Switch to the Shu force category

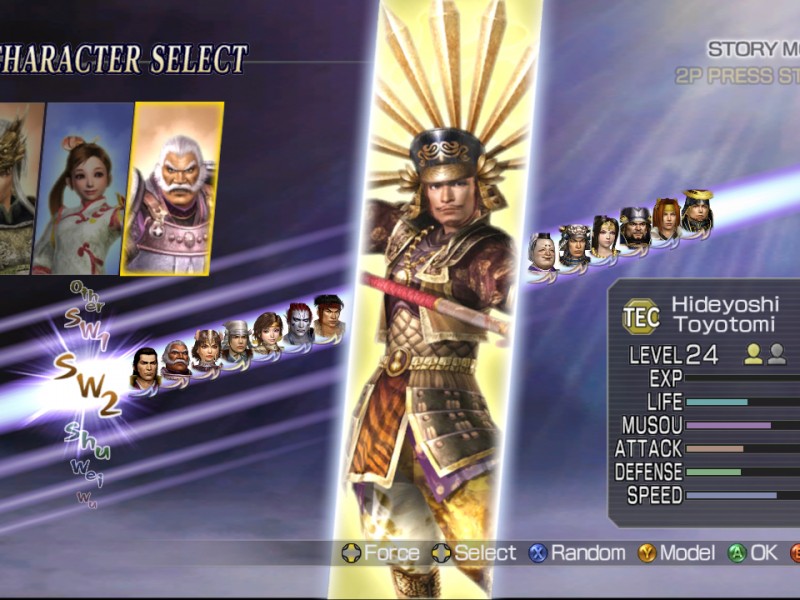click(87, 441)
